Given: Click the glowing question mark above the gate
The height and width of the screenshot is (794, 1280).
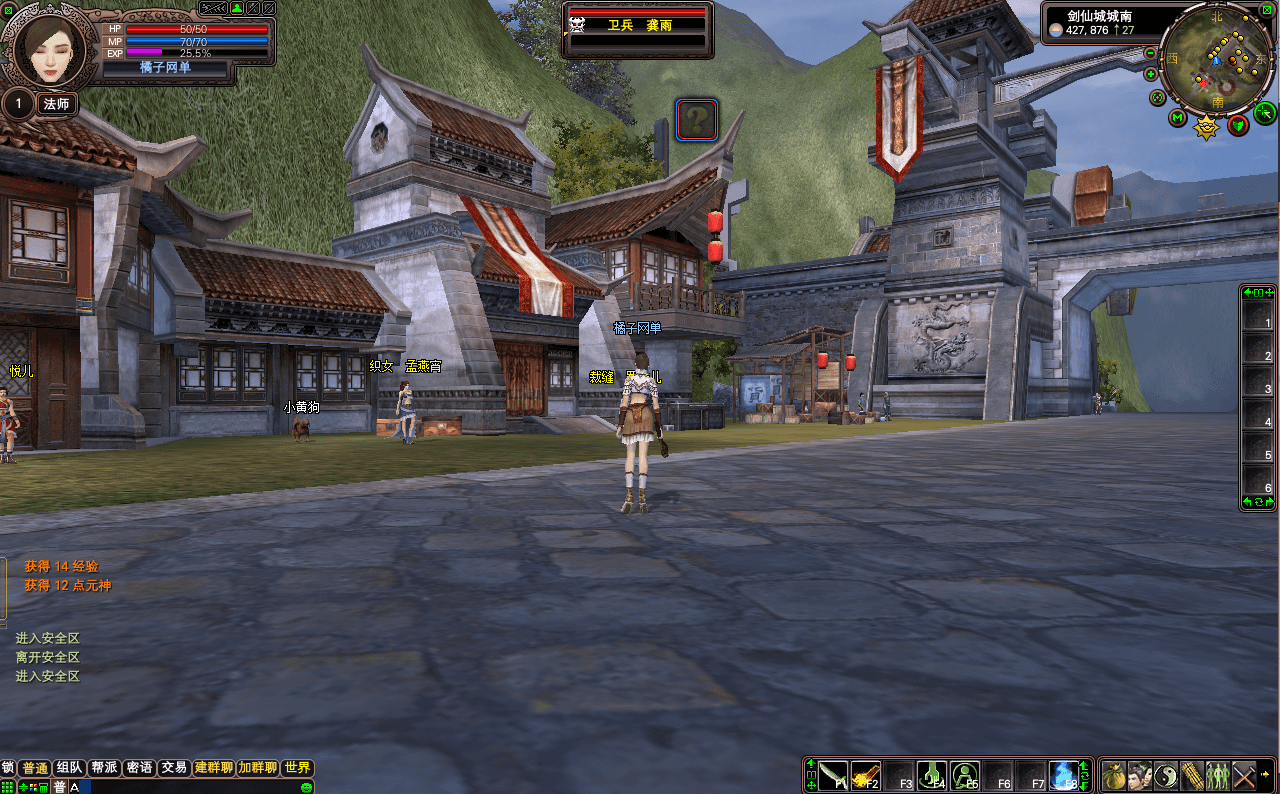Looking at the screenshot, I should (x=696, y=118).
